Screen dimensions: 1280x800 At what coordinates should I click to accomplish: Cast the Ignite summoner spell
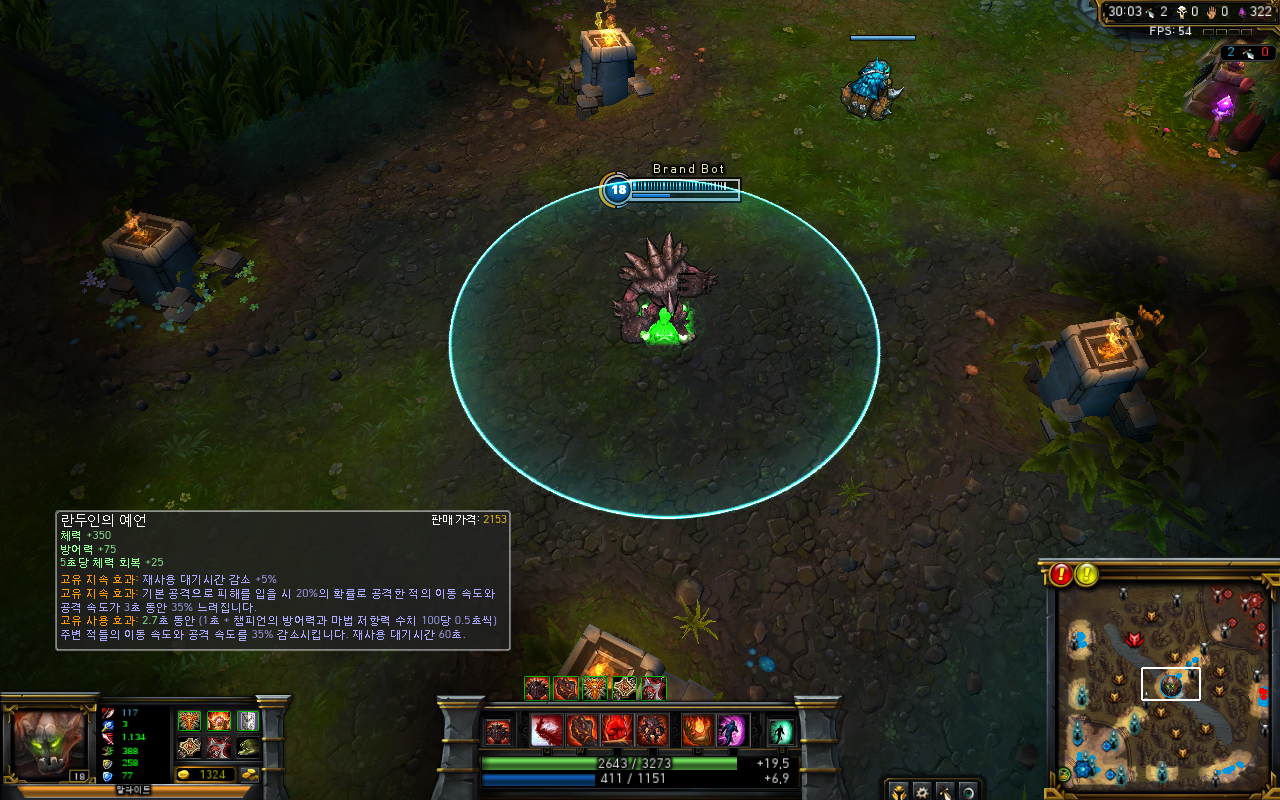[x=697, y=731]
